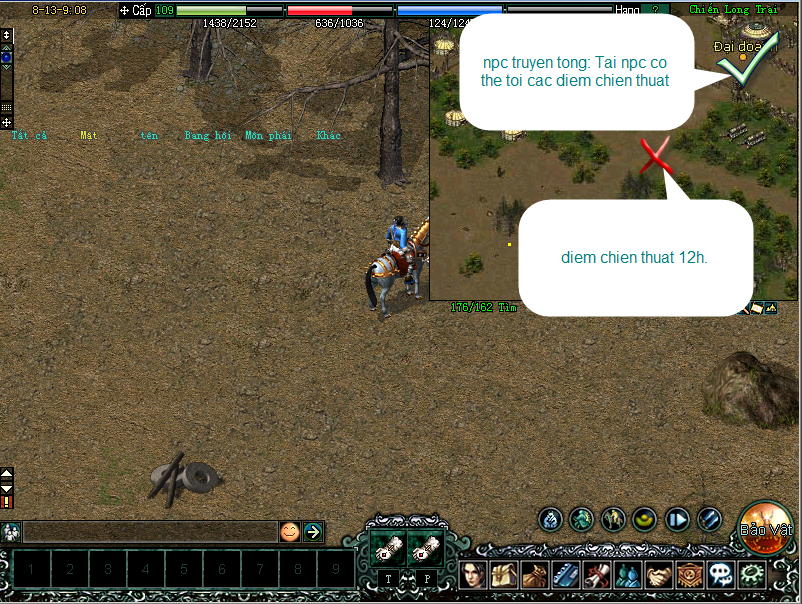Select the Môn phái chat tab
Viewport: 802px width, 604px height.
click(x=268, y=136)
